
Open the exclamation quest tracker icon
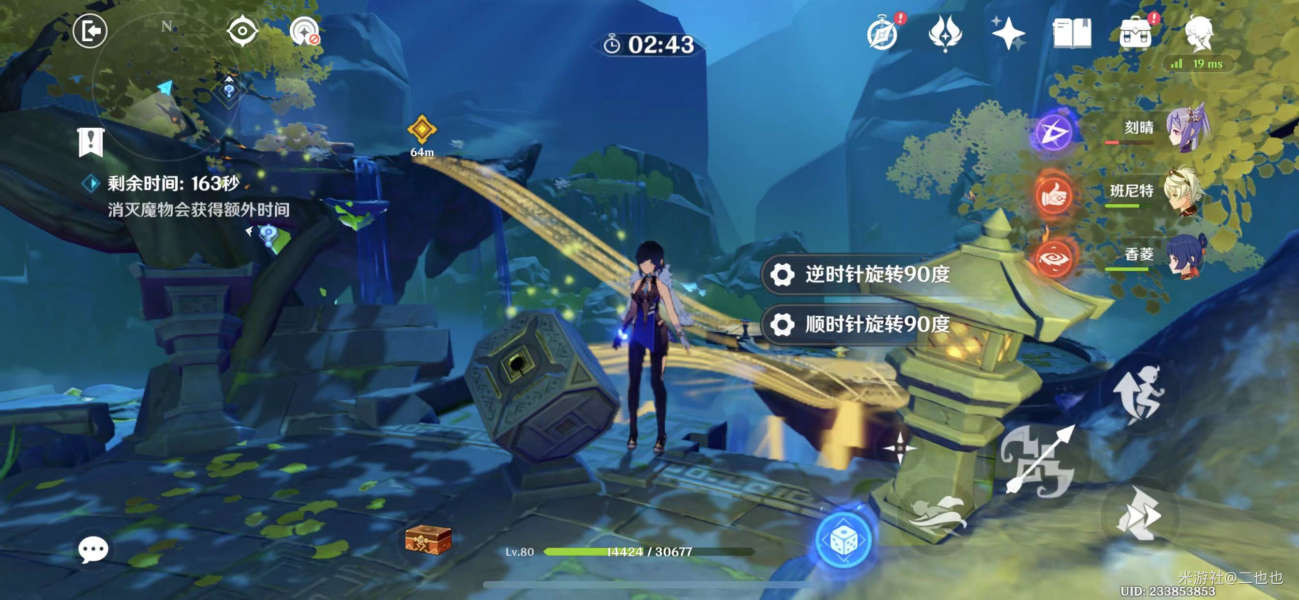(91, 143)
